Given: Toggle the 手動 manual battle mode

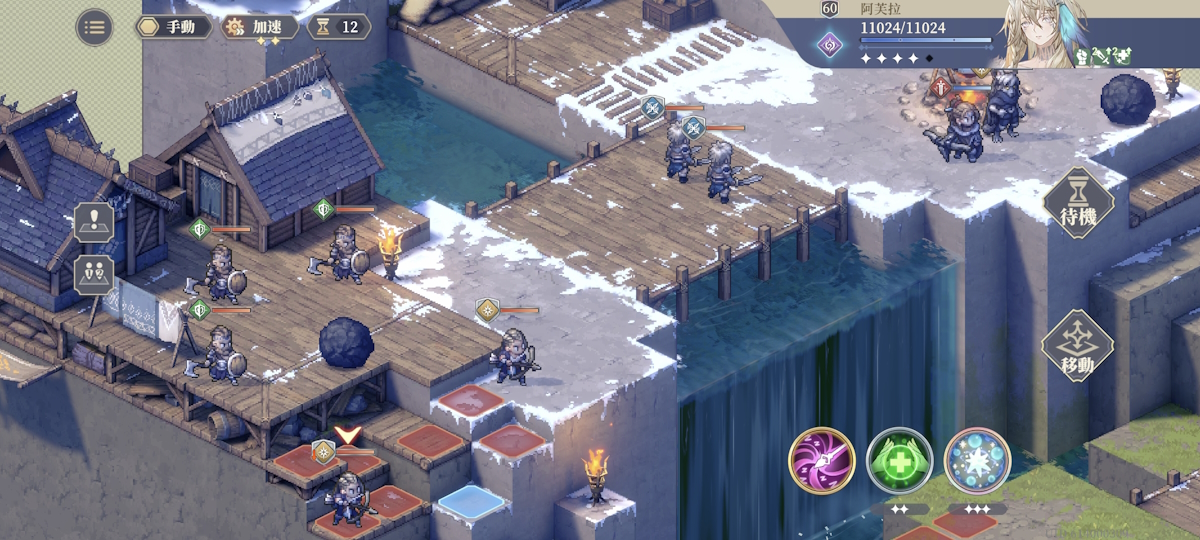Looking at the screenshot, I should pos(173,27).
